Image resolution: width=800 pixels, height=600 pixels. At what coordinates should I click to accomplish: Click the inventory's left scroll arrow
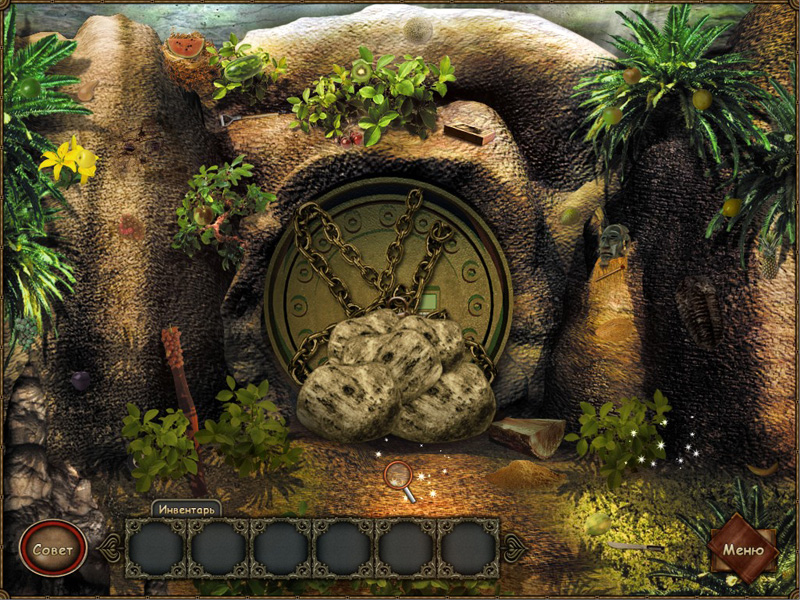tap(111, 548)
